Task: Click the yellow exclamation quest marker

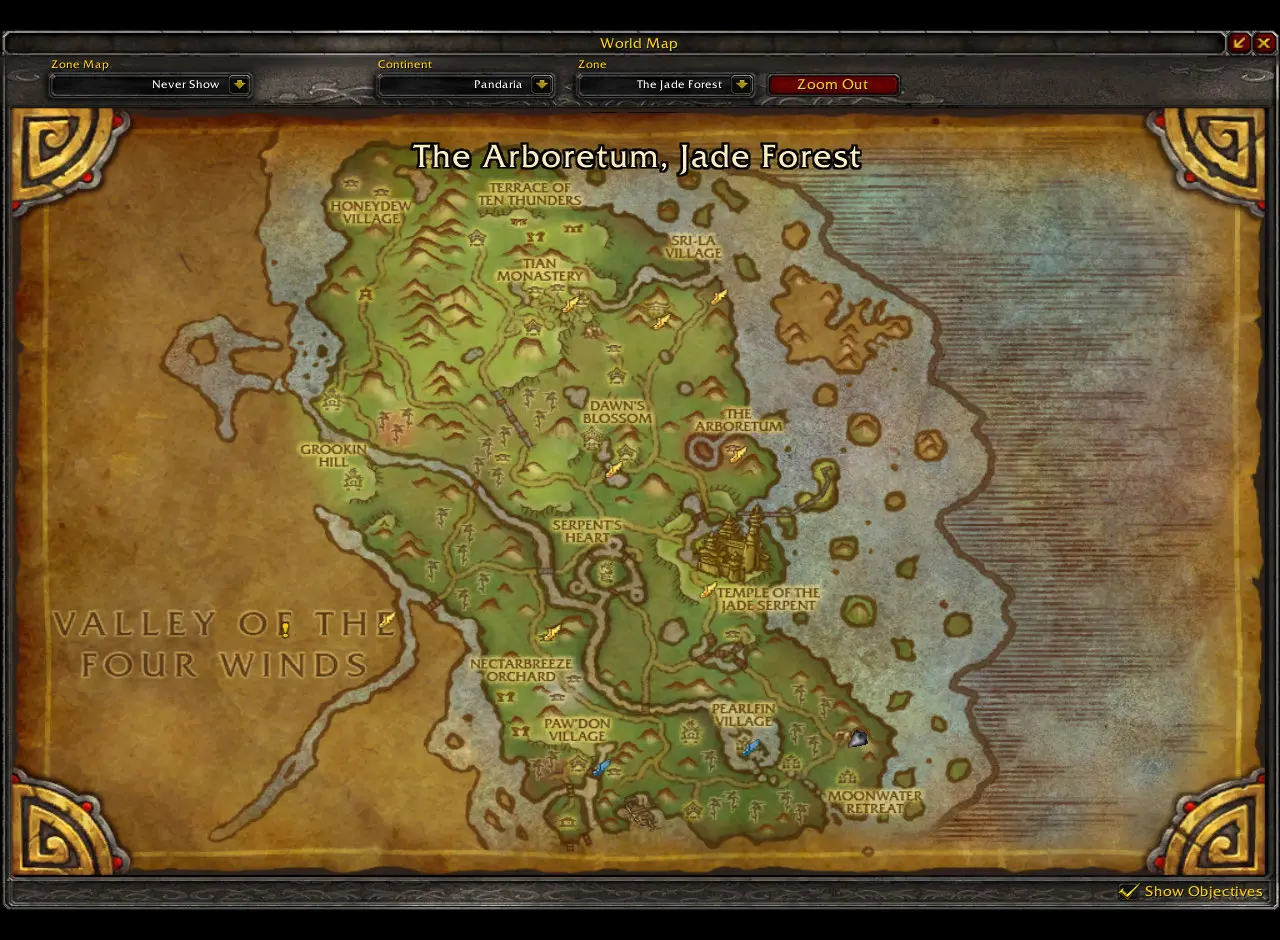Action: (285, 629)
